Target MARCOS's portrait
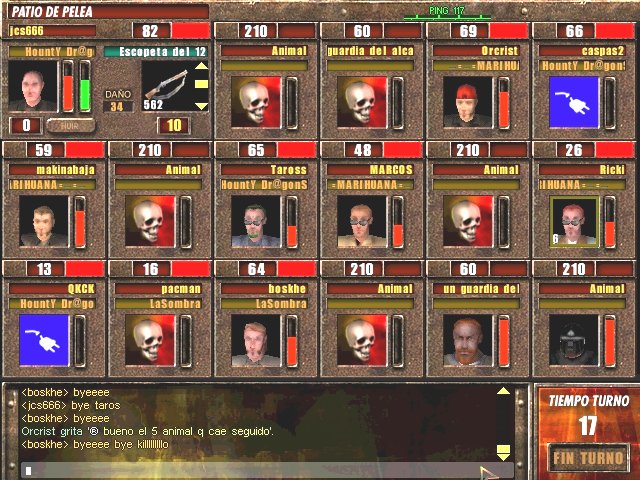 click(x=361, y=220)
